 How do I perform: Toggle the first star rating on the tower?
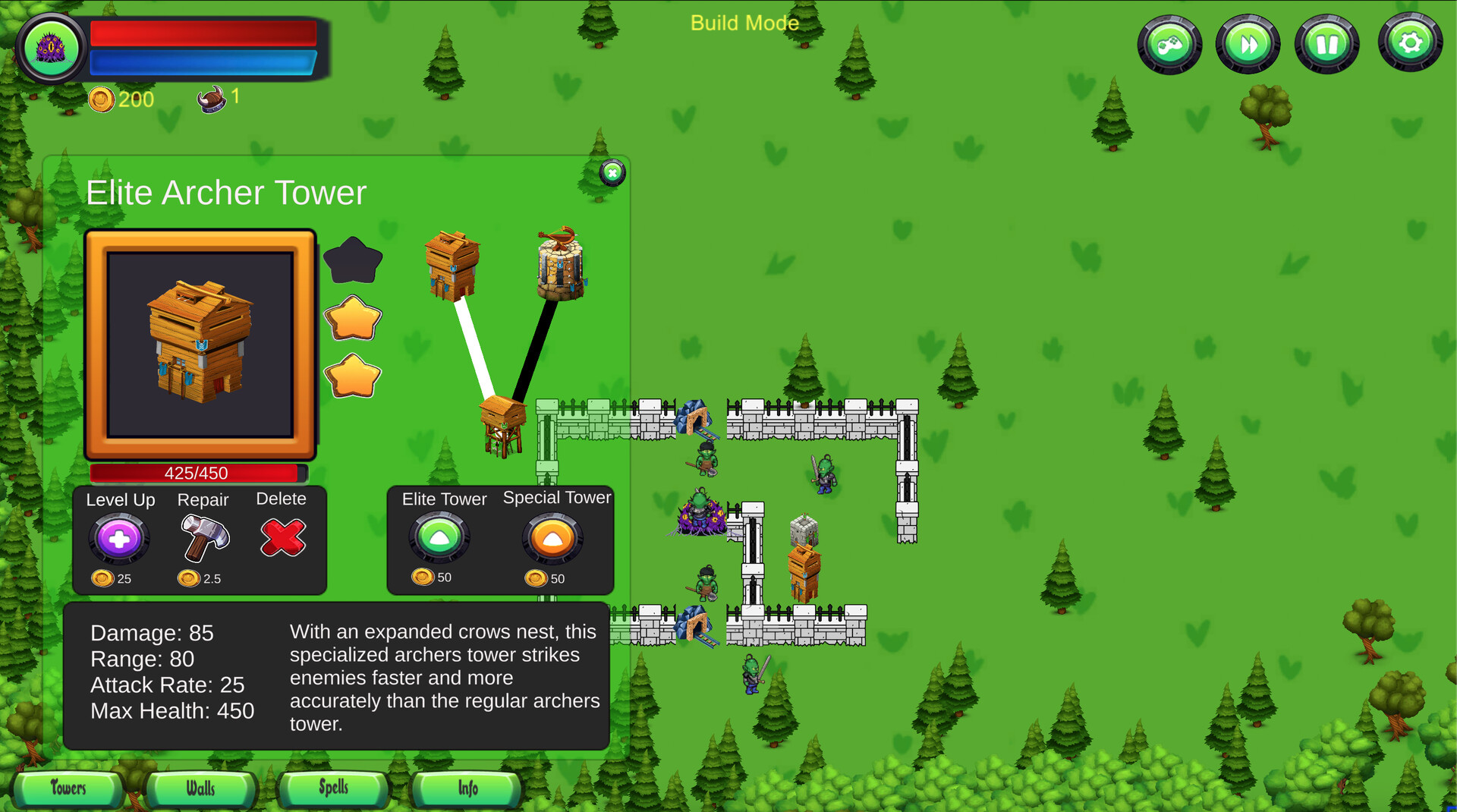[354, 258]
